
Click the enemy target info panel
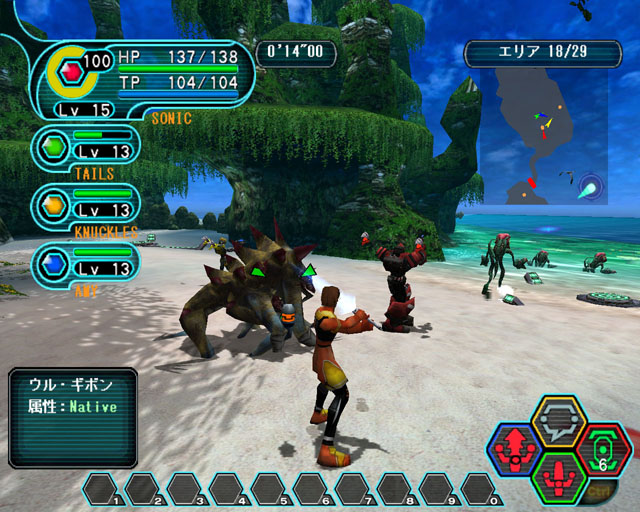pyautogui.click(x=73, y=418)
